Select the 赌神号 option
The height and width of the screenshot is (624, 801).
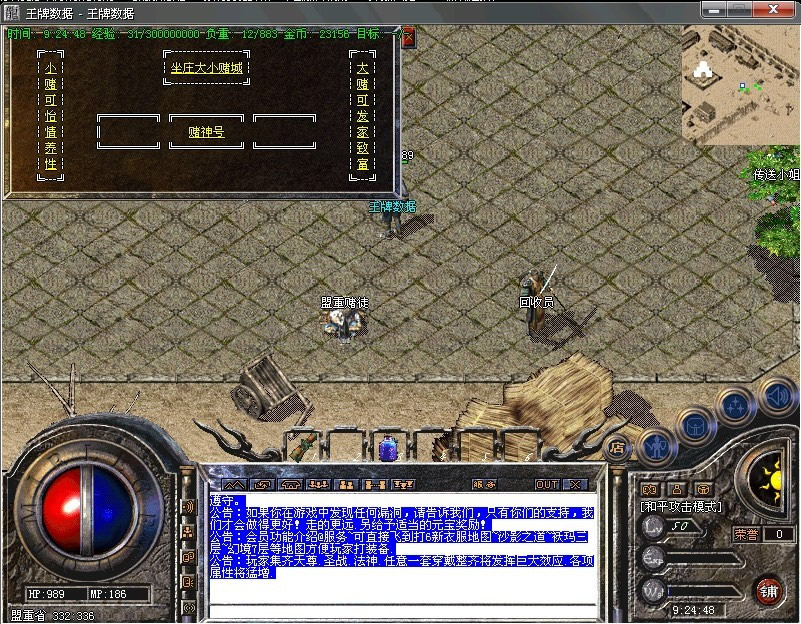(206, 131)
